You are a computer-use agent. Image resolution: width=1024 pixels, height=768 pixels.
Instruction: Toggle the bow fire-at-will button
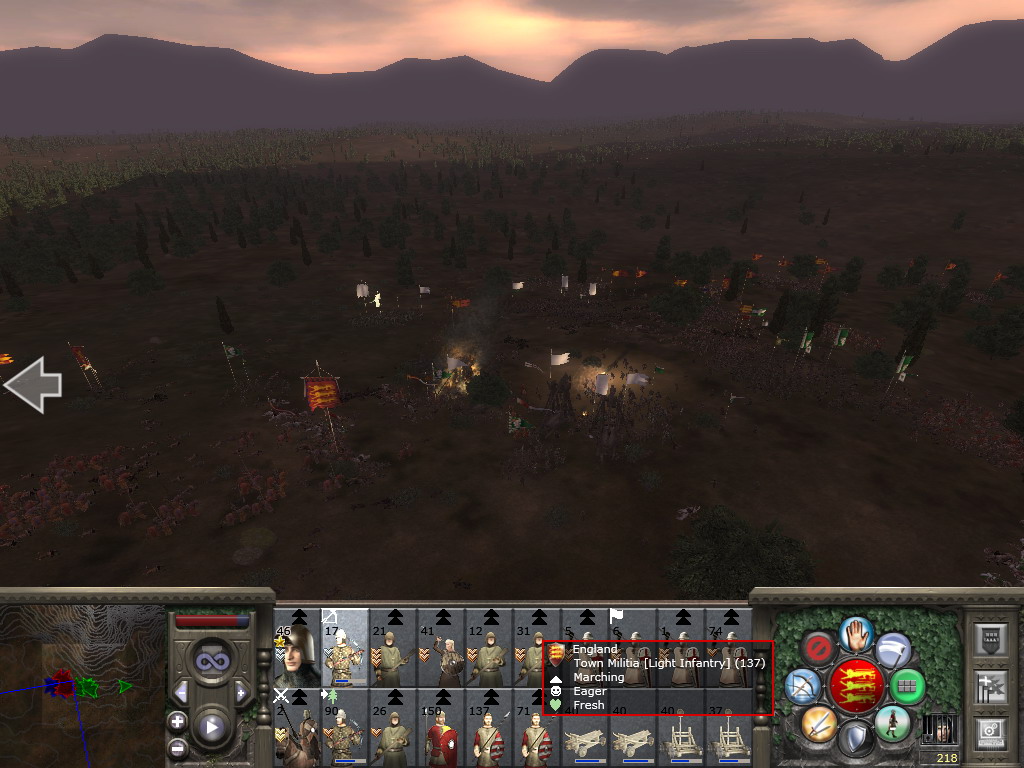pyautogui.click(x=803, y=686)
